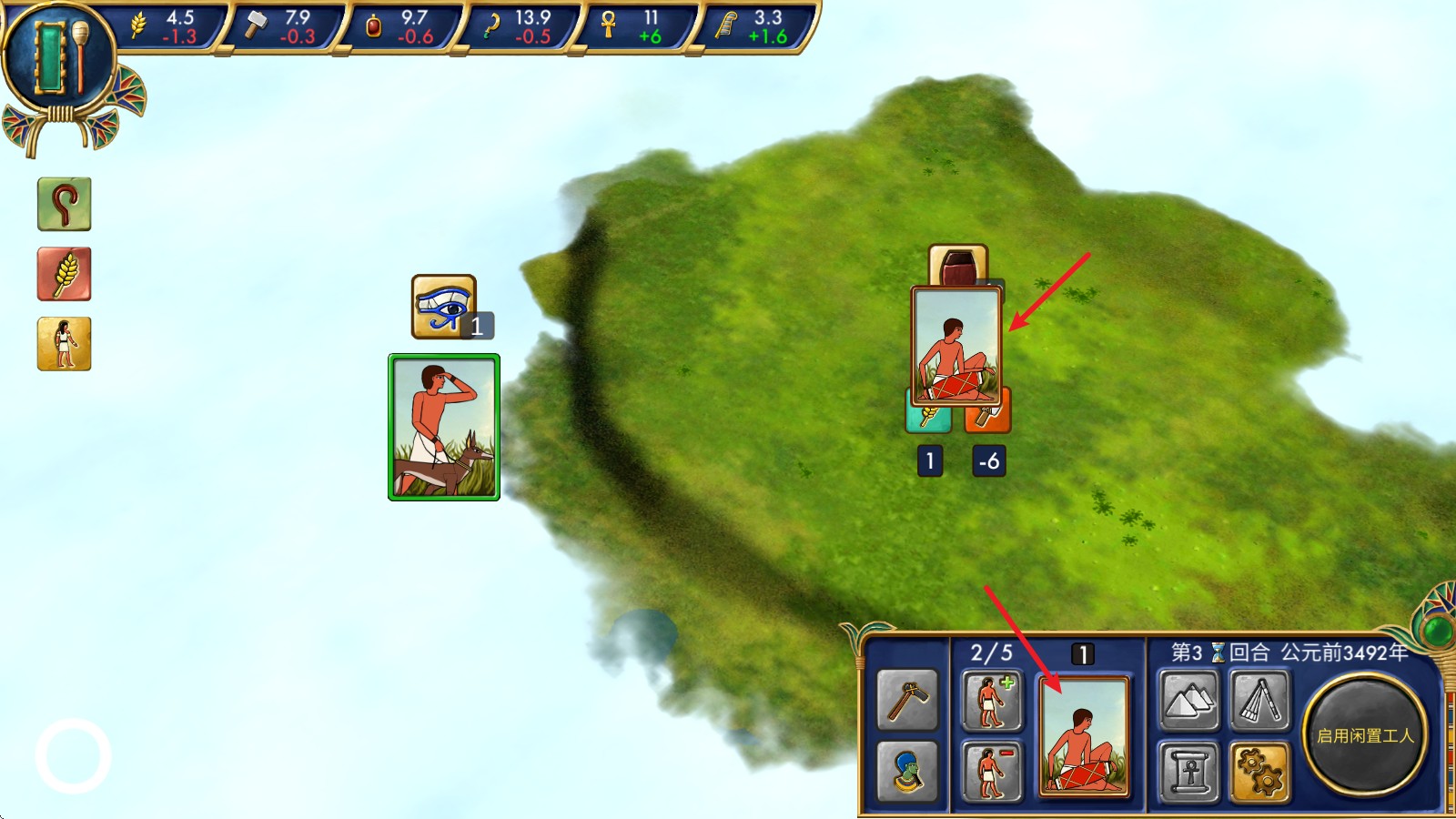Select the ankh scroll button
This screenshot has width=1456, height=819.
[1188, 772]
